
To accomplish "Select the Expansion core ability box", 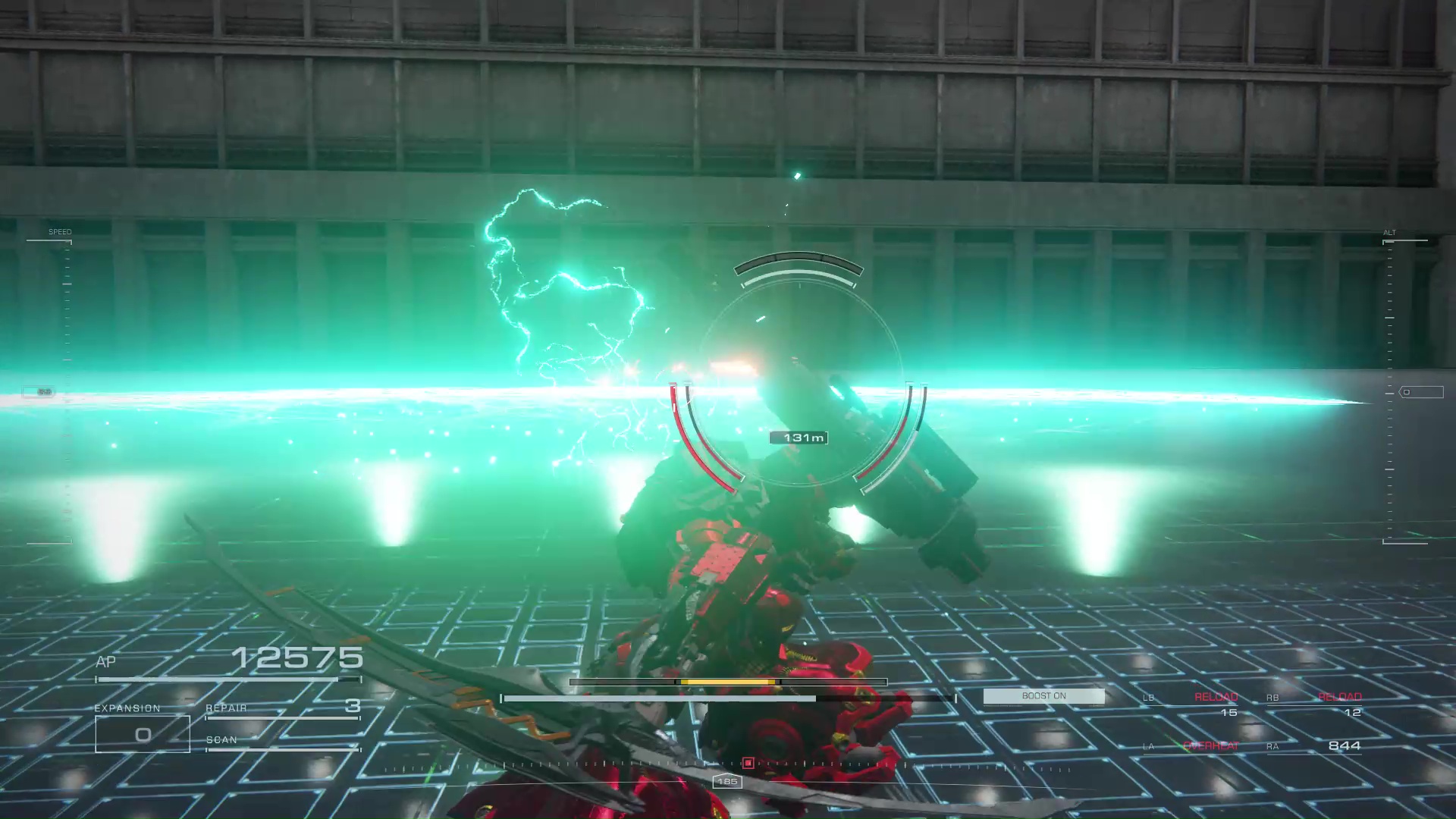I will (x=143, y=733).
